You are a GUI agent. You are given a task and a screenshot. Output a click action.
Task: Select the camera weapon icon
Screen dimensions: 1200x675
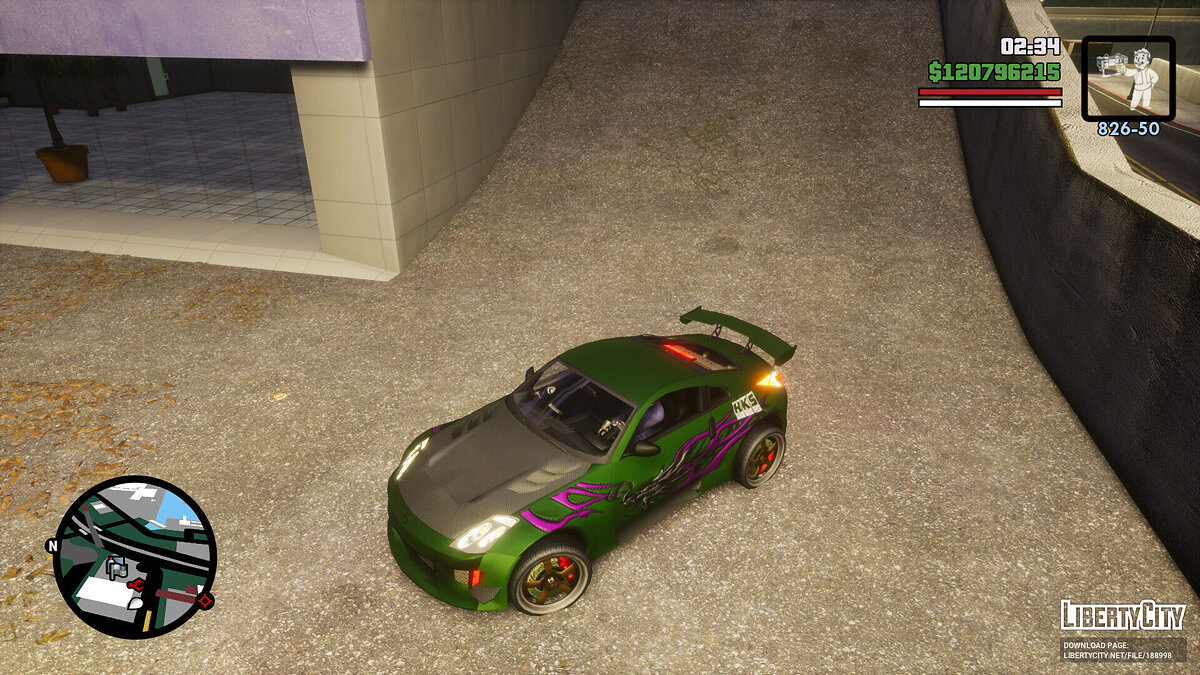click(1128, 79)
